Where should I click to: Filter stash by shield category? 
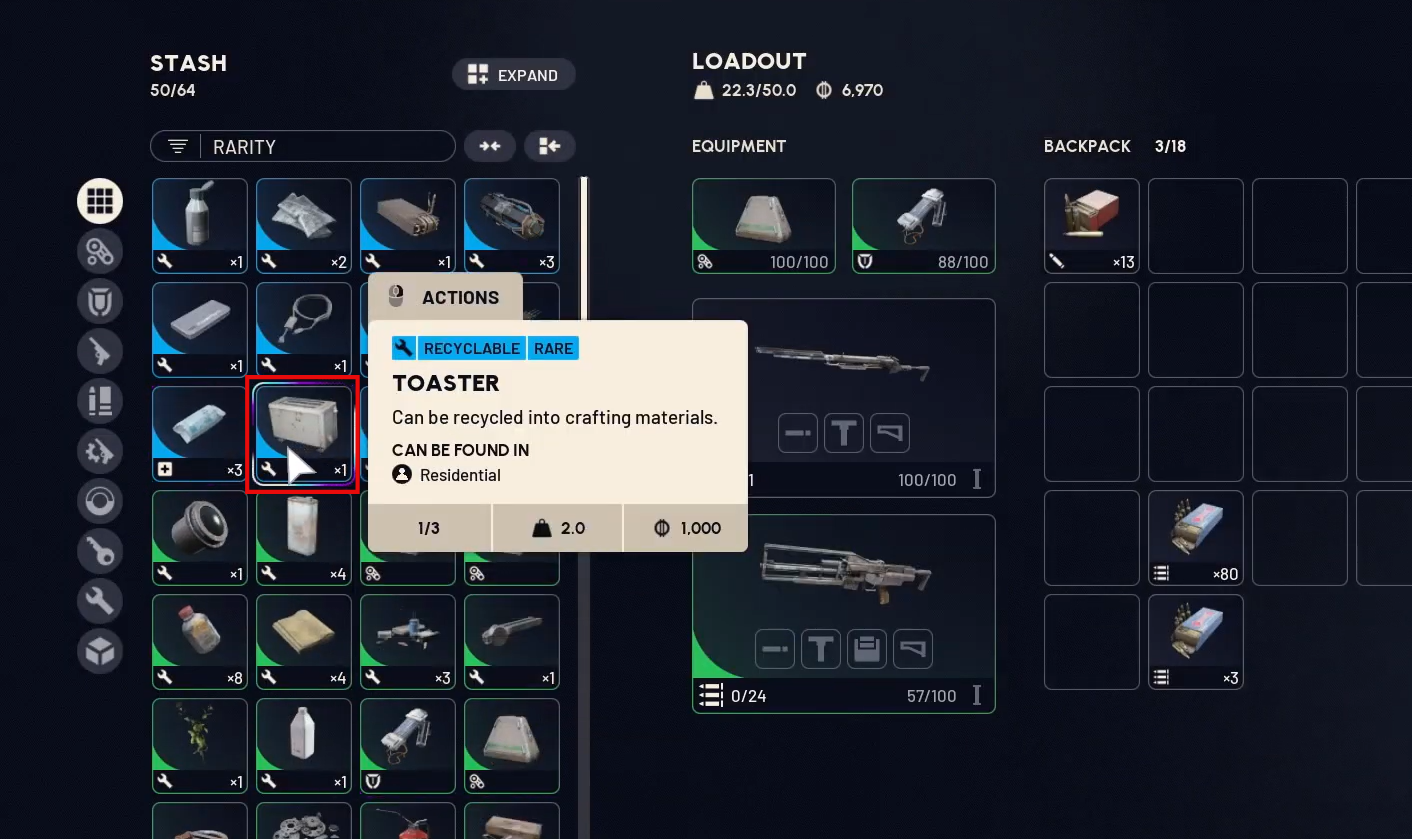coord(100,301)
